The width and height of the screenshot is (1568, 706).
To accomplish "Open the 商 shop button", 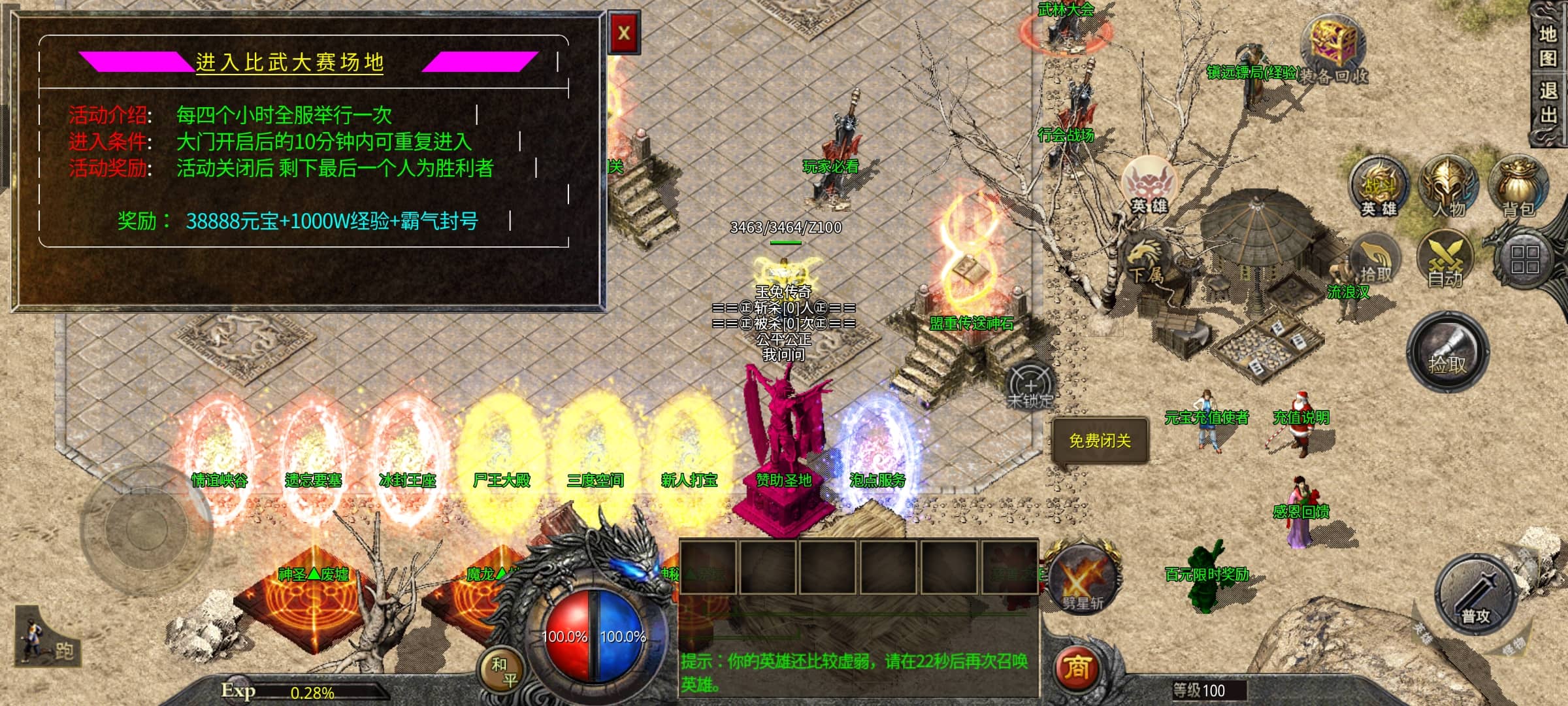I will [1077, 668].
